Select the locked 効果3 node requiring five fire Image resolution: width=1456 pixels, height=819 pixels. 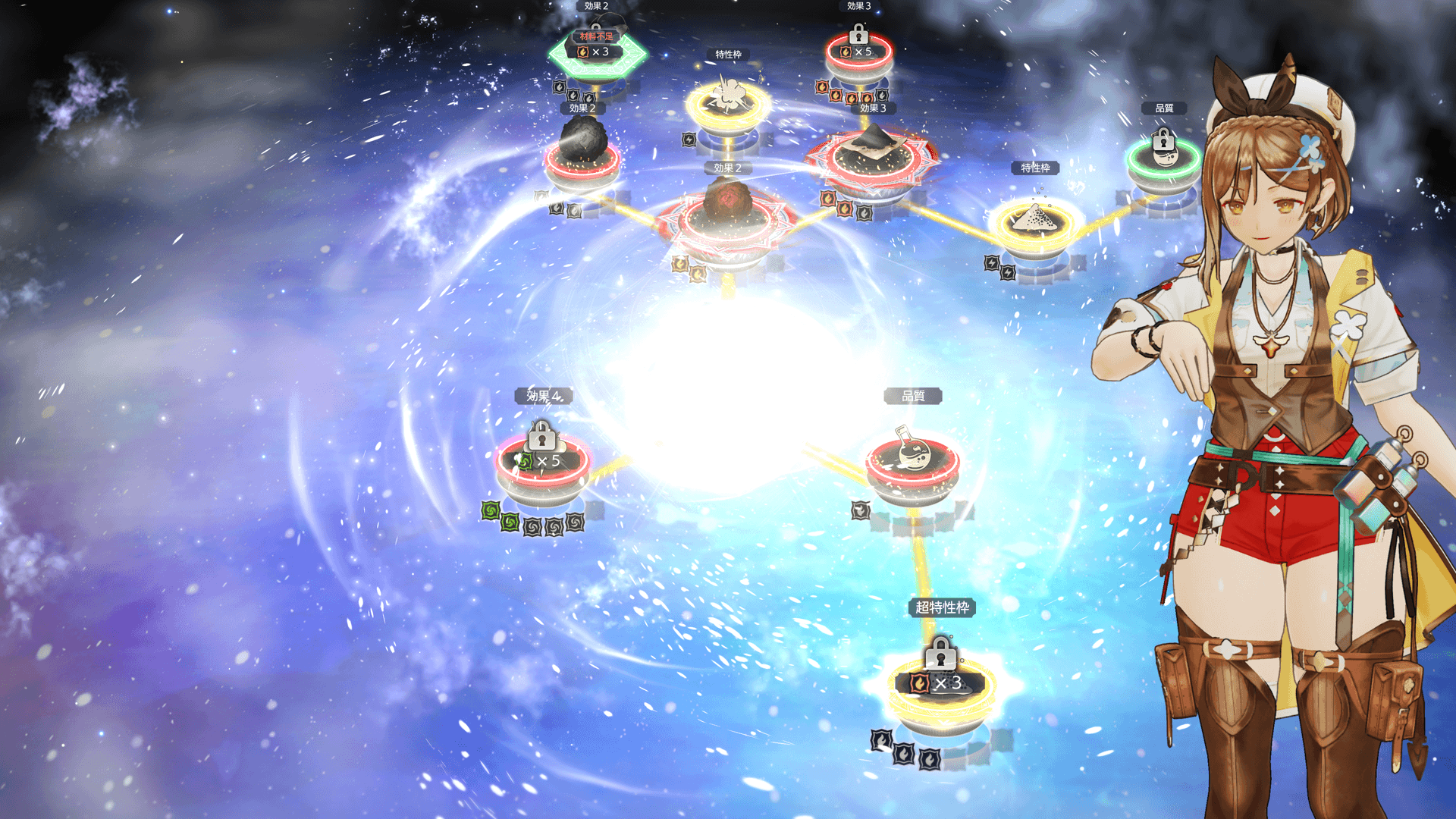858,52
